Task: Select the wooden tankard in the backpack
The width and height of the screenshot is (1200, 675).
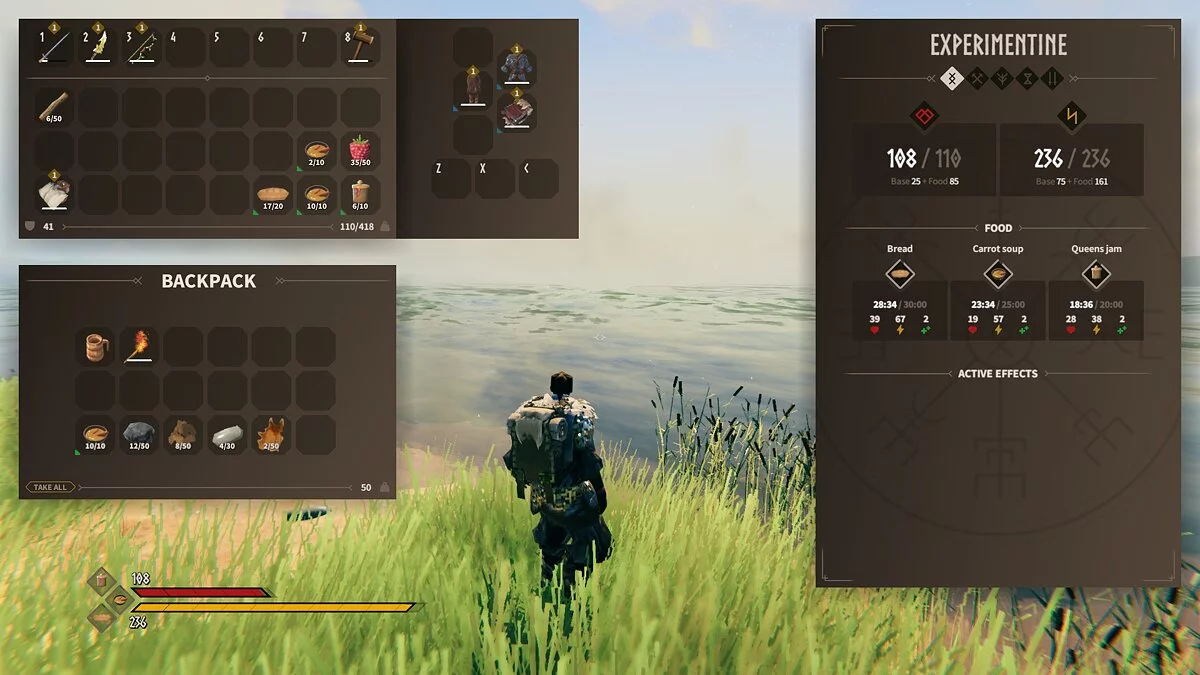Action: click(95, 347)
